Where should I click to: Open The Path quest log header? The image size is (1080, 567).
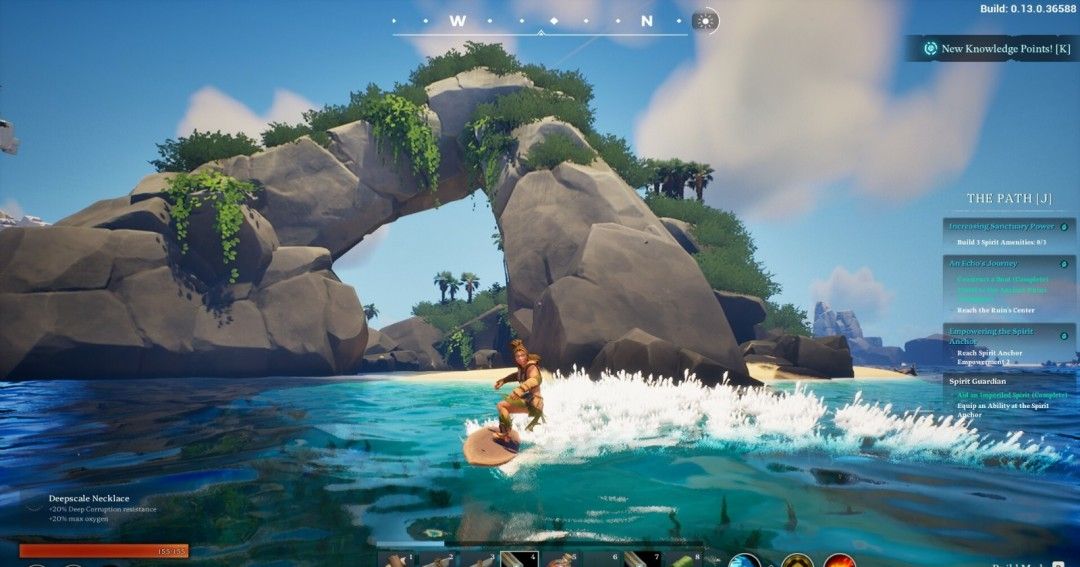[x=1008, y=198]
